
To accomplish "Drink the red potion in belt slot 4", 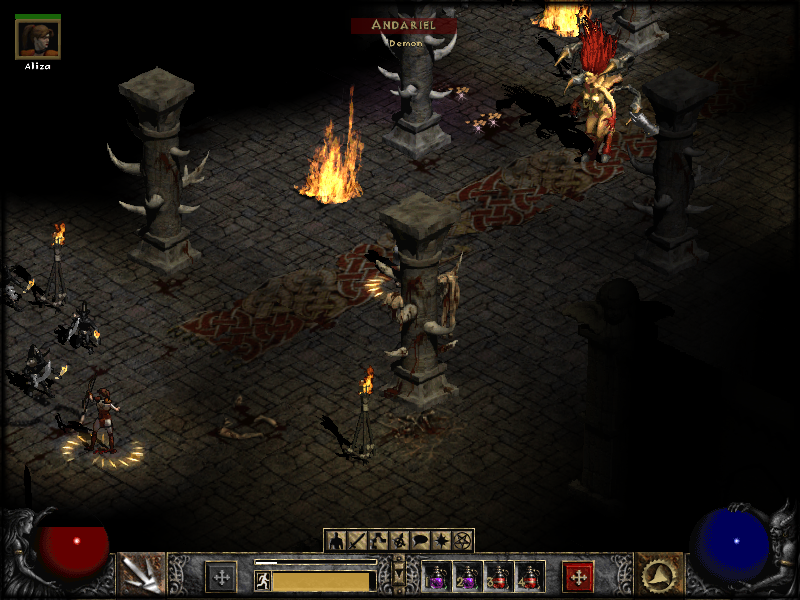I will coord(528,576).
